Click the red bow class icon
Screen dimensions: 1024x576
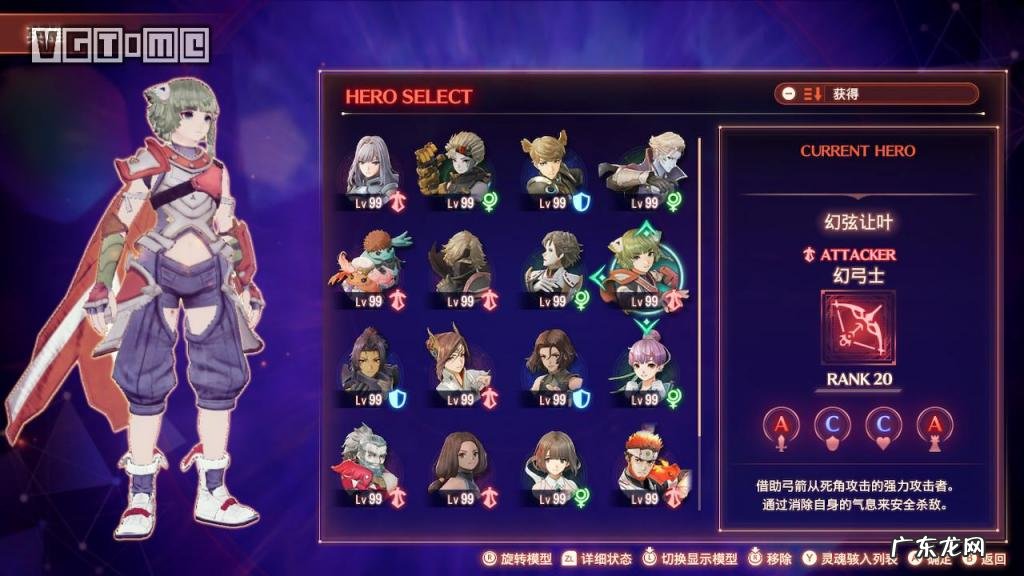(x=858, y=328)
